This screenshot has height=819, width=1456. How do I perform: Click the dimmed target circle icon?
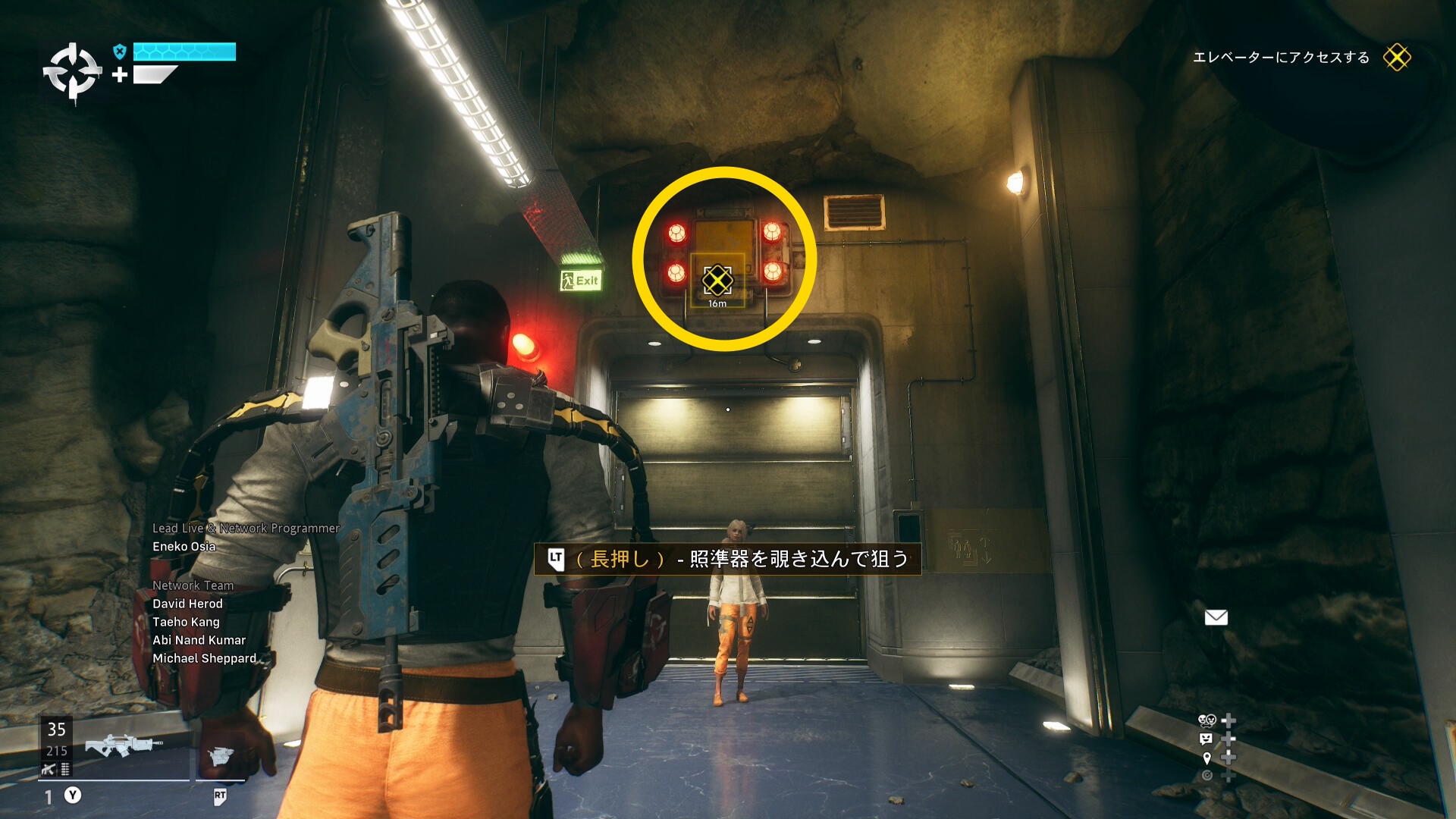coord(1207,775)
